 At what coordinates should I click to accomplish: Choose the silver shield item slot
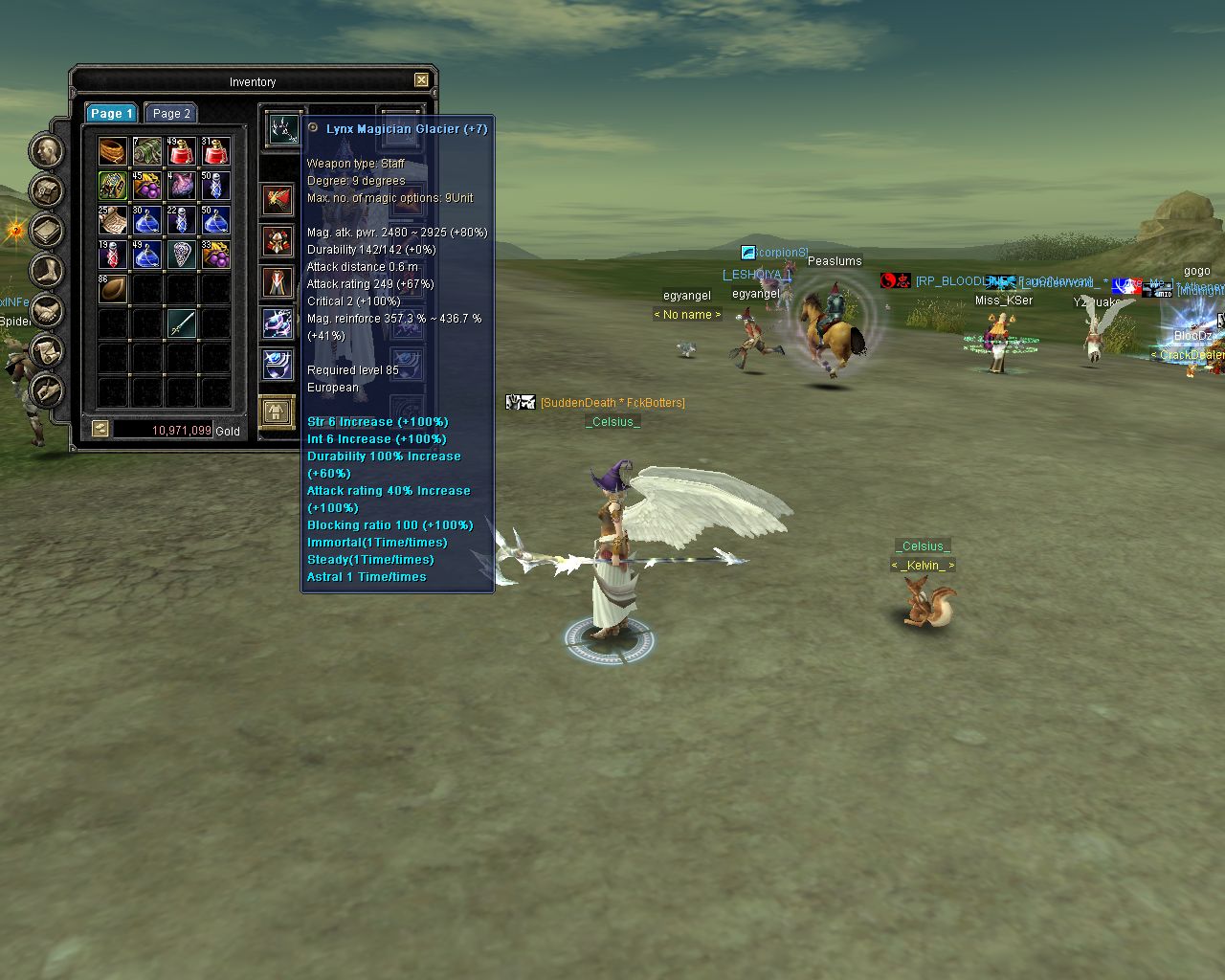coord(181,254)
